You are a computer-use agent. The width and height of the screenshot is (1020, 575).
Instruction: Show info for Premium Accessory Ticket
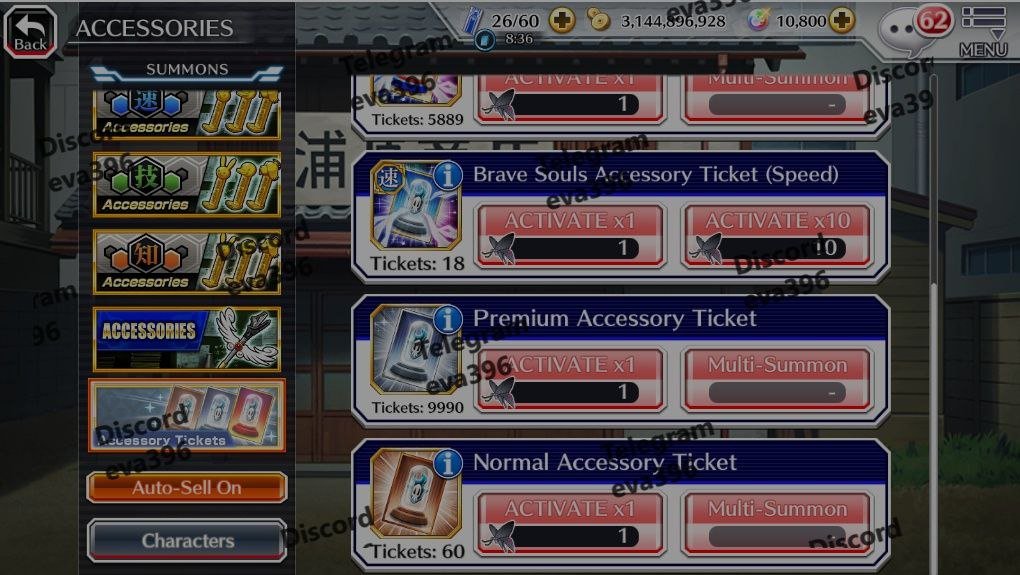coord(447,319)
